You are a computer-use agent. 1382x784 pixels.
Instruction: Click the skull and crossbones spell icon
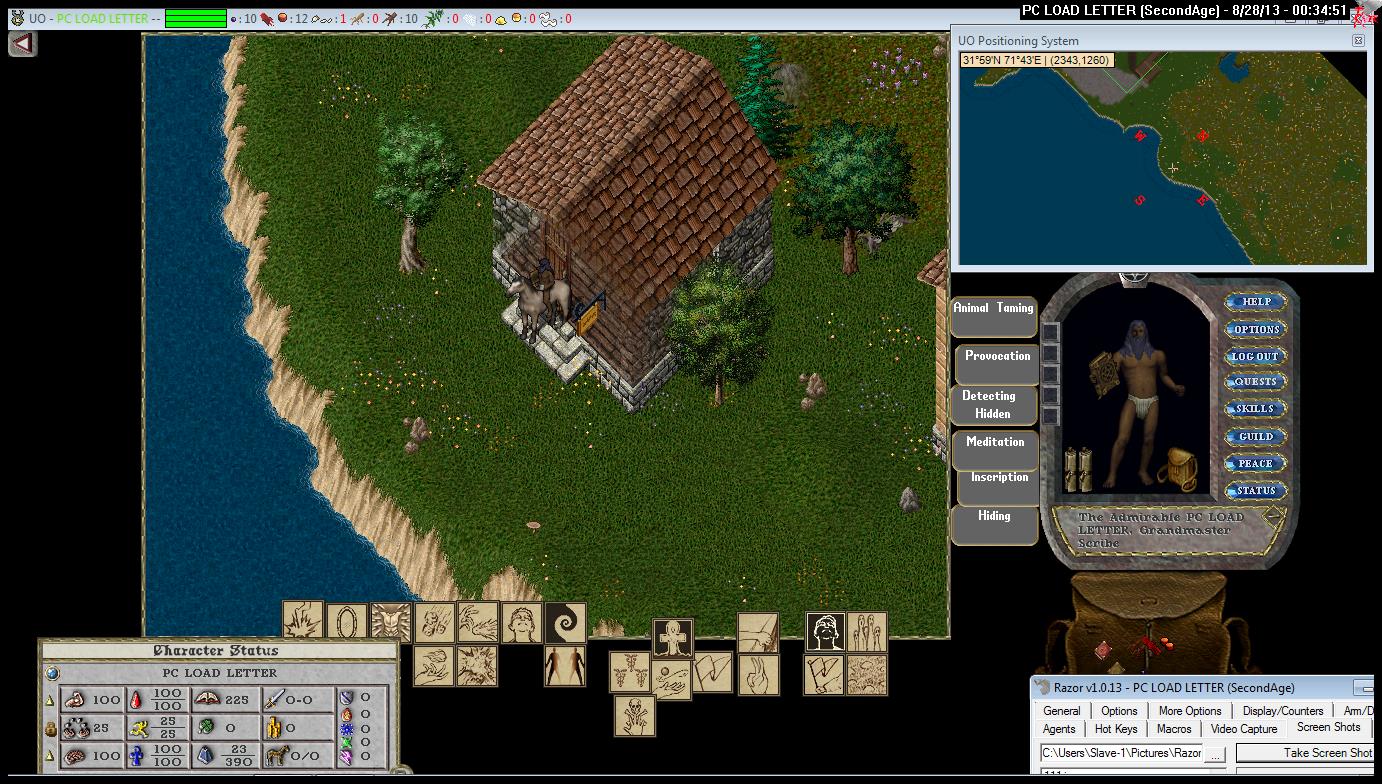(x=635, y=716)
